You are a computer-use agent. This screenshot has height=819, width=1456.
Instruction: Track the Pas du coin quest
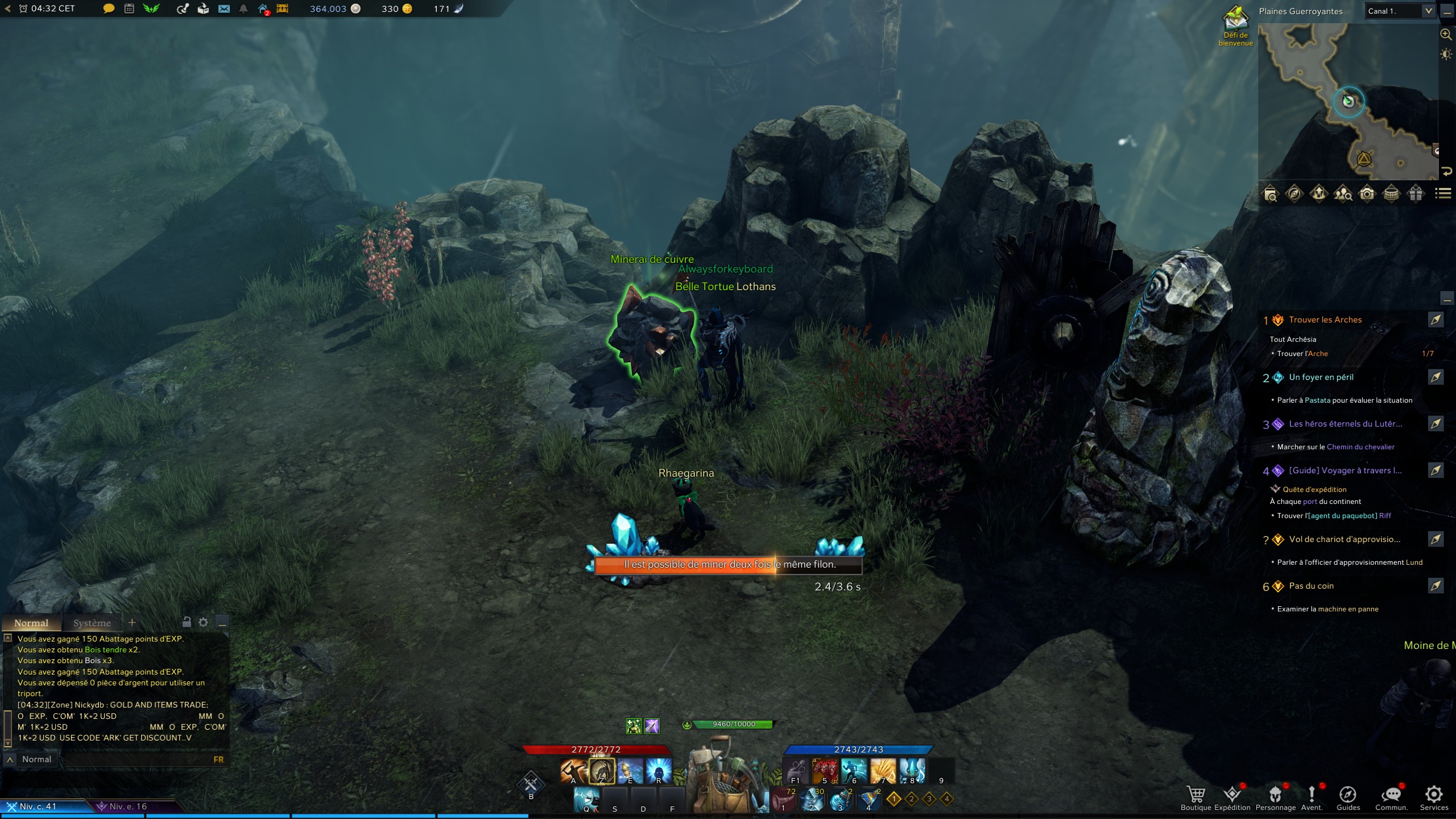(1436, 586)
